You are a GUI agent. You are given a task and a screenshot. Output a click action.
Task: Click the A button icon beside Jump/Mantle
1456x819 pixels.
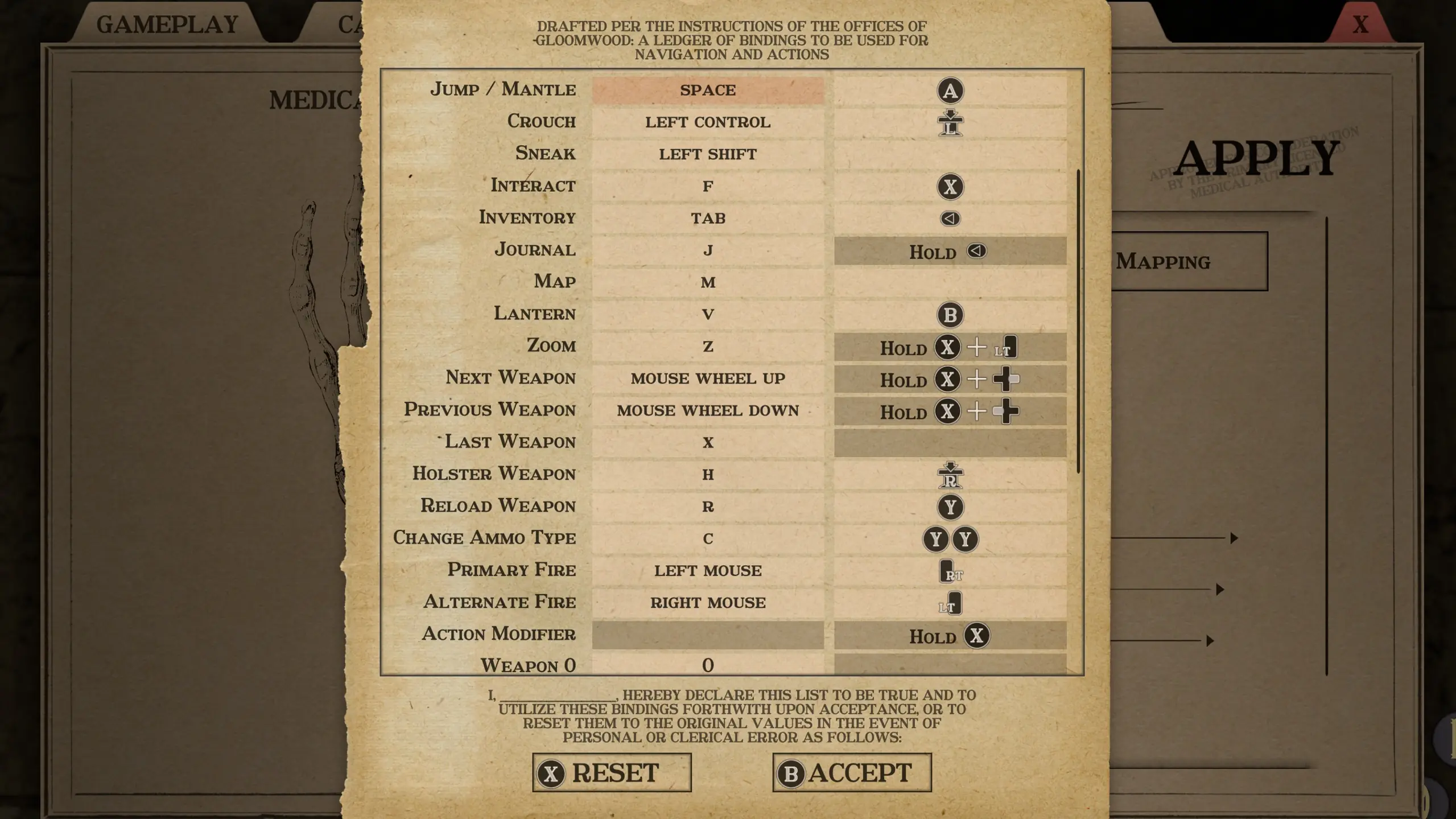click(x=951, y=90)
